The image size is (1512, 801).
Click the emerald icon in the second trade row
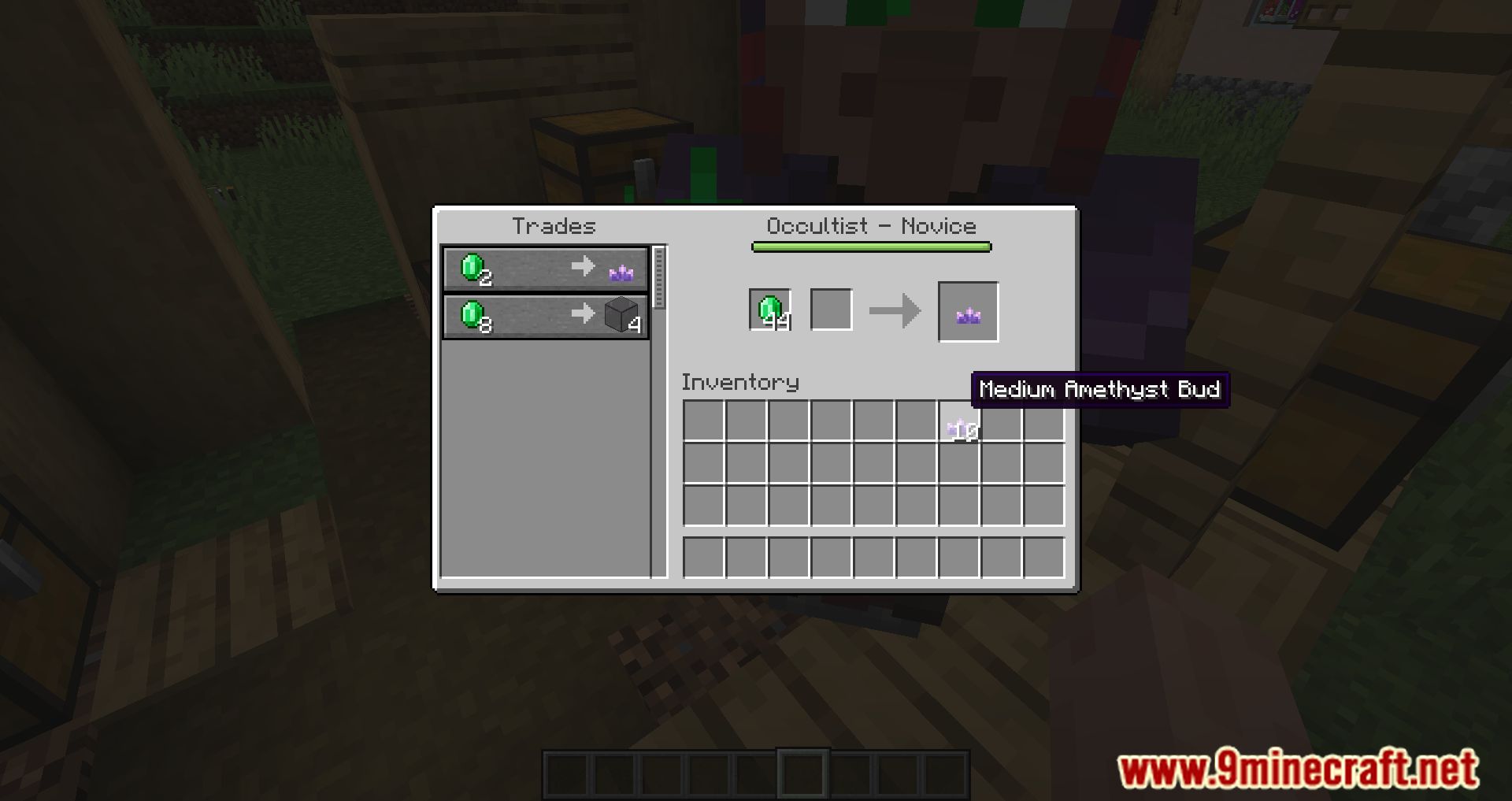point(472,315)
